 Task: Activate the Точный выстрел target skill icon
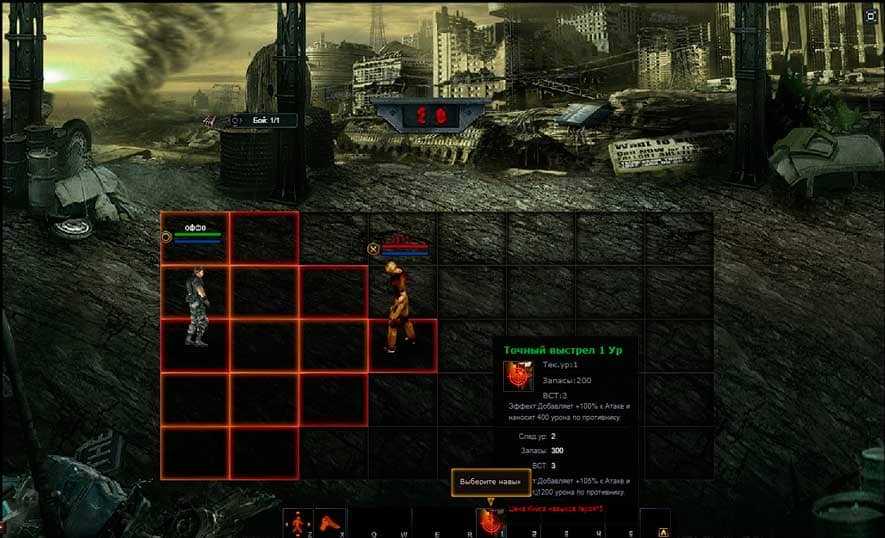tap(489, 522)
